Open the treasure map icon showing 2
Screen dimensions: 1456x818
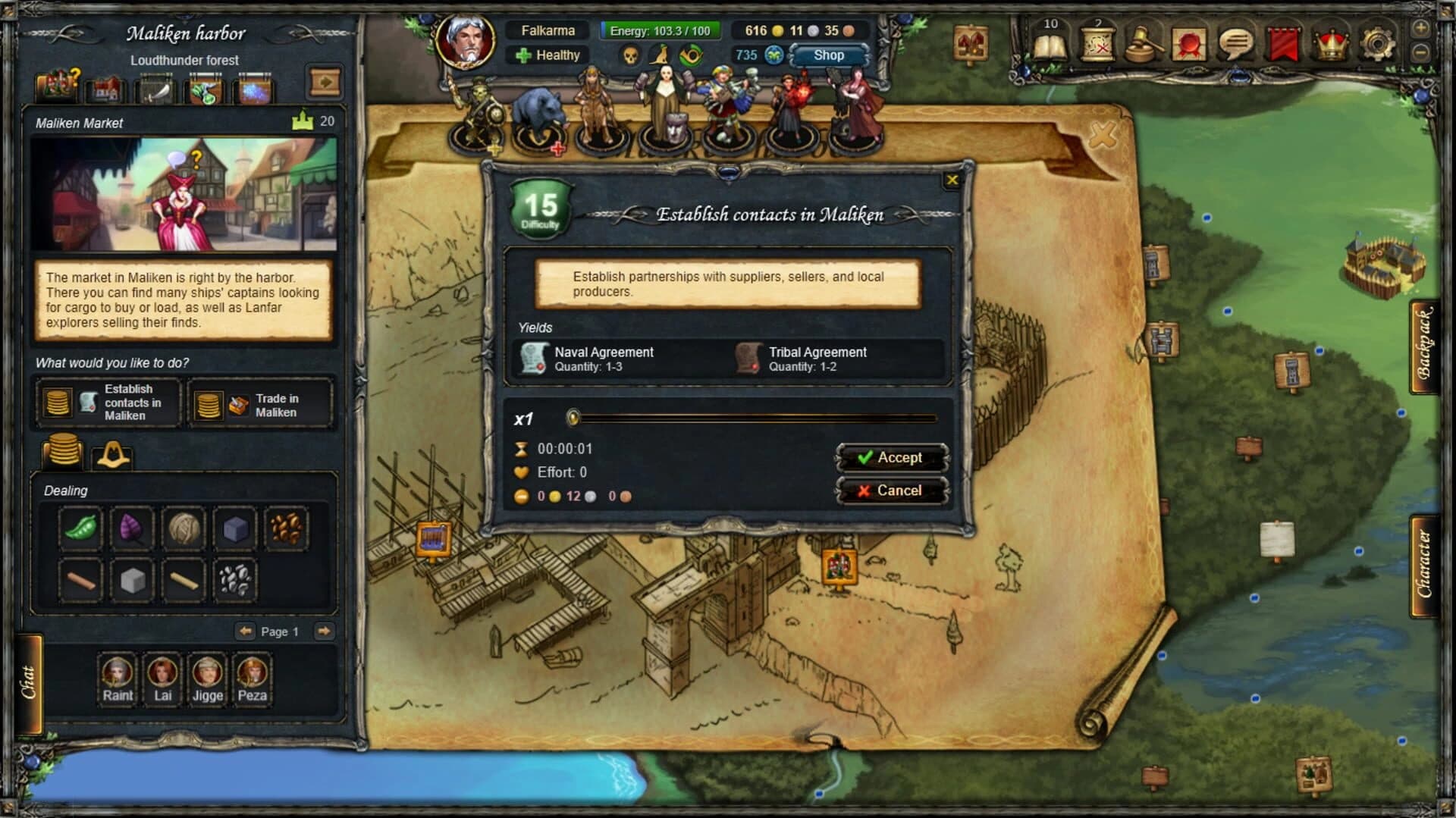1096,45
